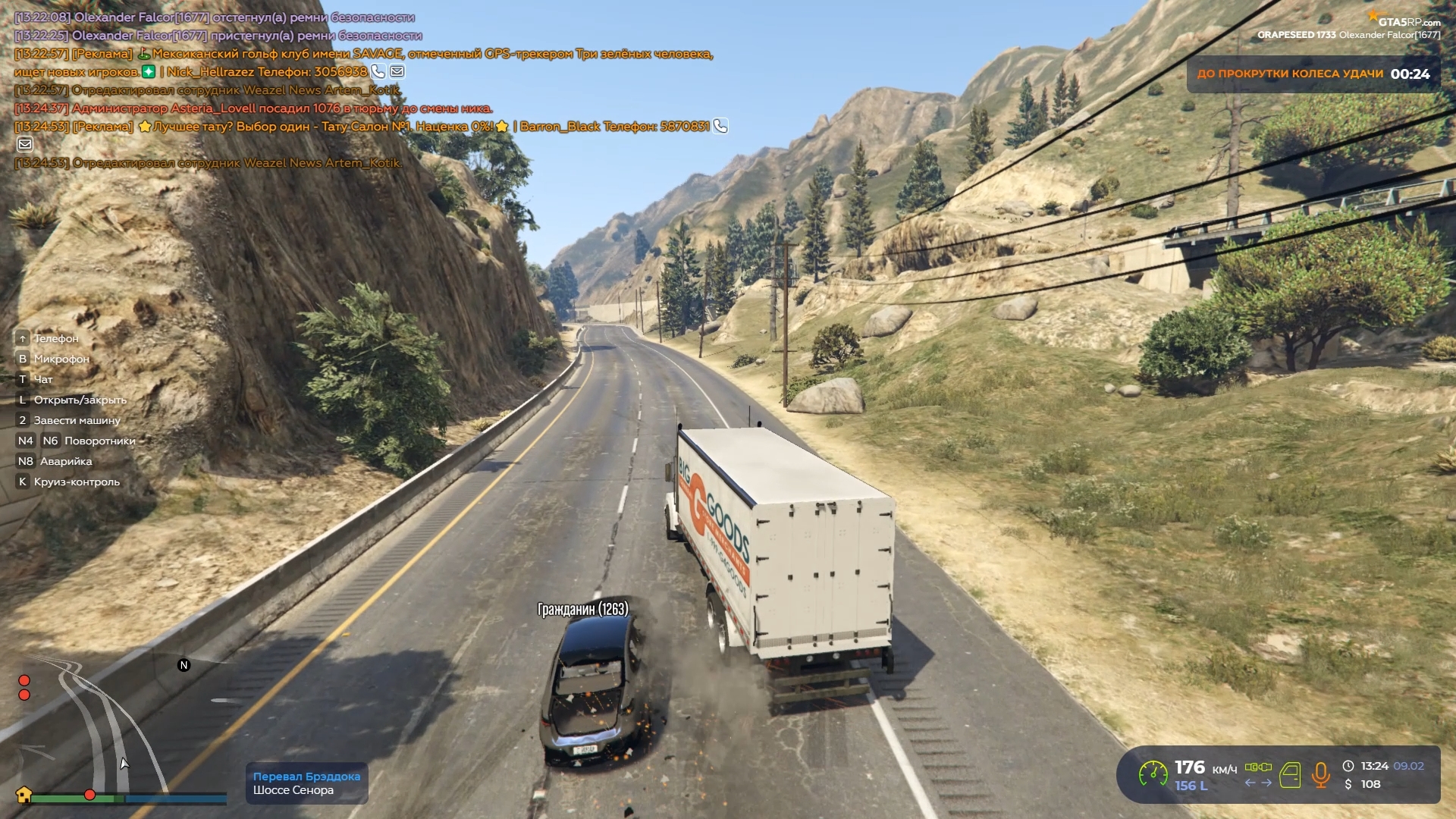
Task: Call Nick_Hellrazez via the phone icon
Action: point(378,72)
